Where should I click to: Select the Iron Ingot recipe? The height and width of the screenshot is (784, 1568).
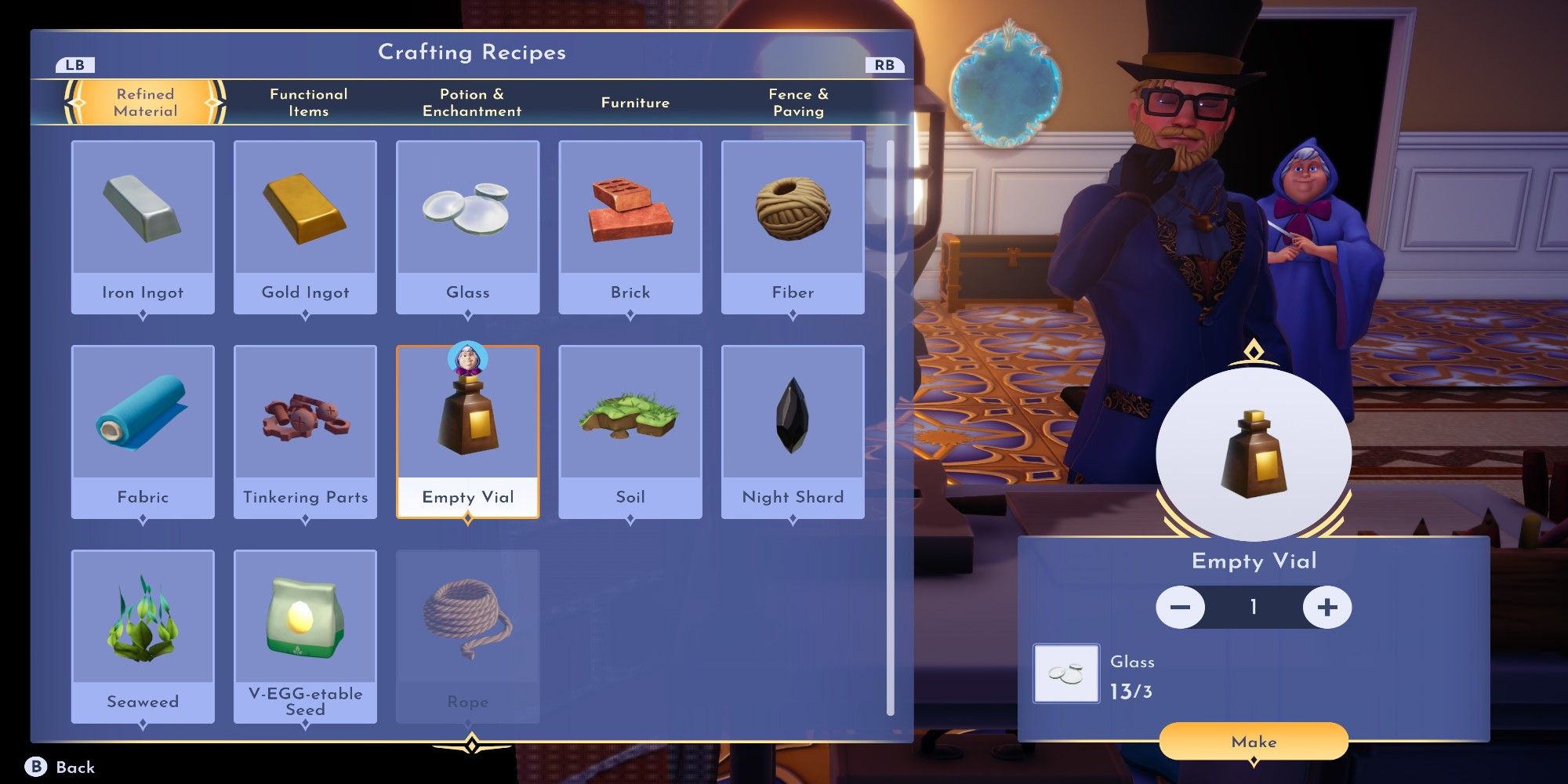tap(143, 227)
